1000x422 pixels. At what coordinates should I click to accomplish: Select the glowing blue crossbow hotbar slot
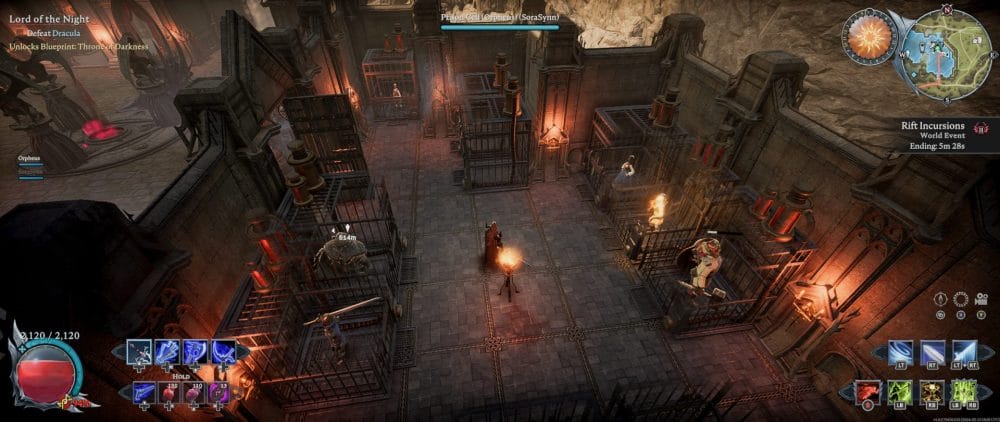(168, 352)
